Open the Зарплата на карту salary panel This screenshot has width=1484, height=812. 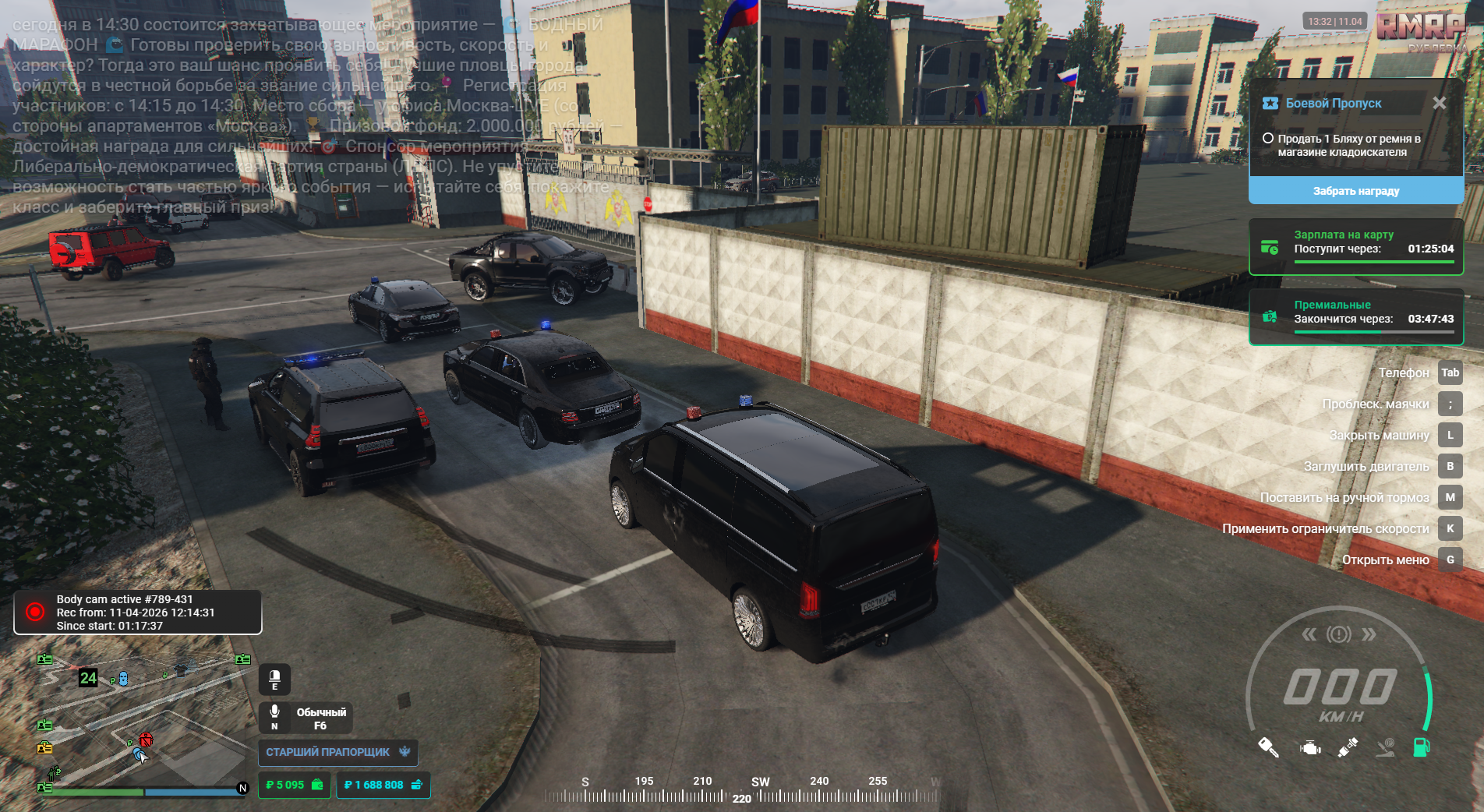pos(1355,247)
